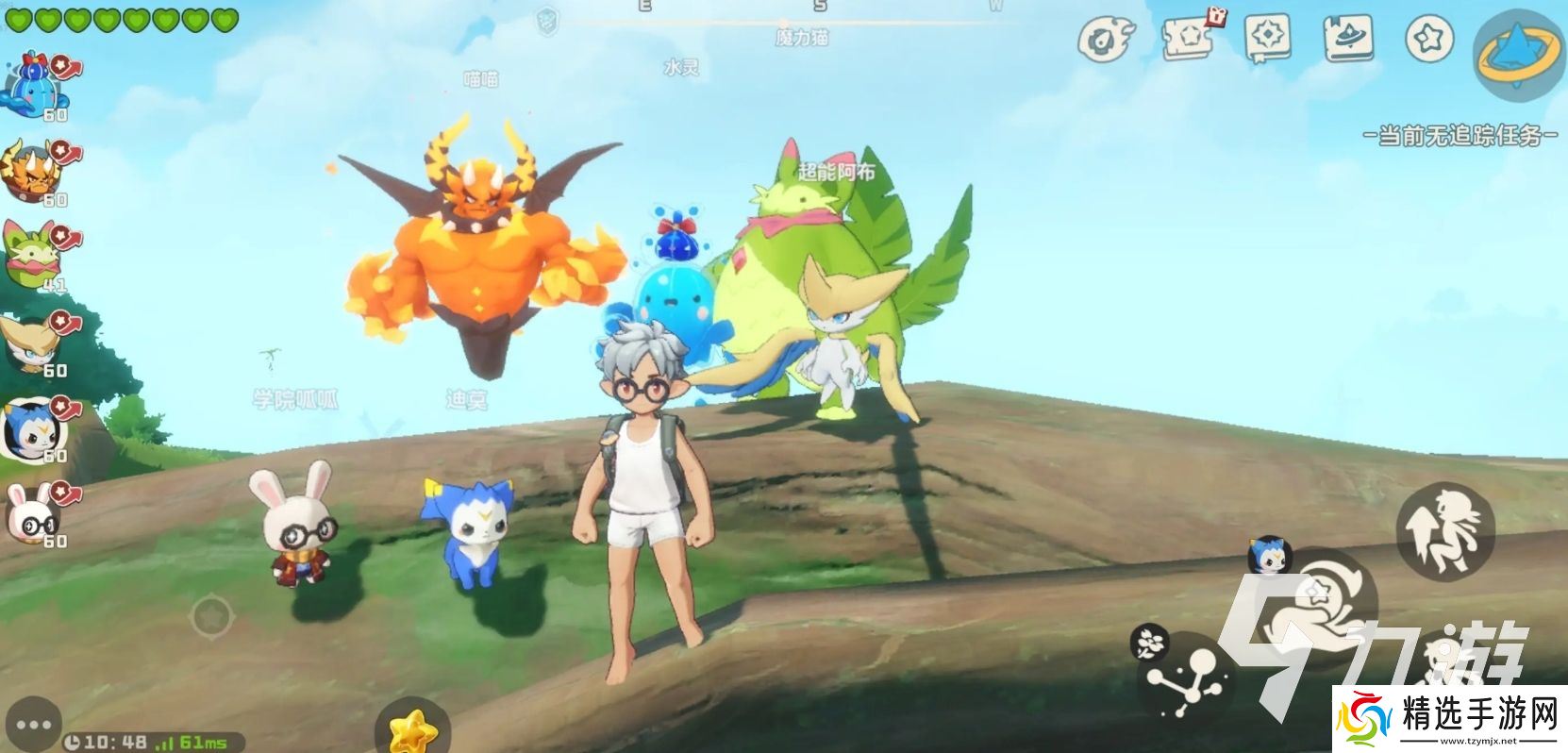
Task: Tap the small flower icon badge
Action: pos(1149,643)
